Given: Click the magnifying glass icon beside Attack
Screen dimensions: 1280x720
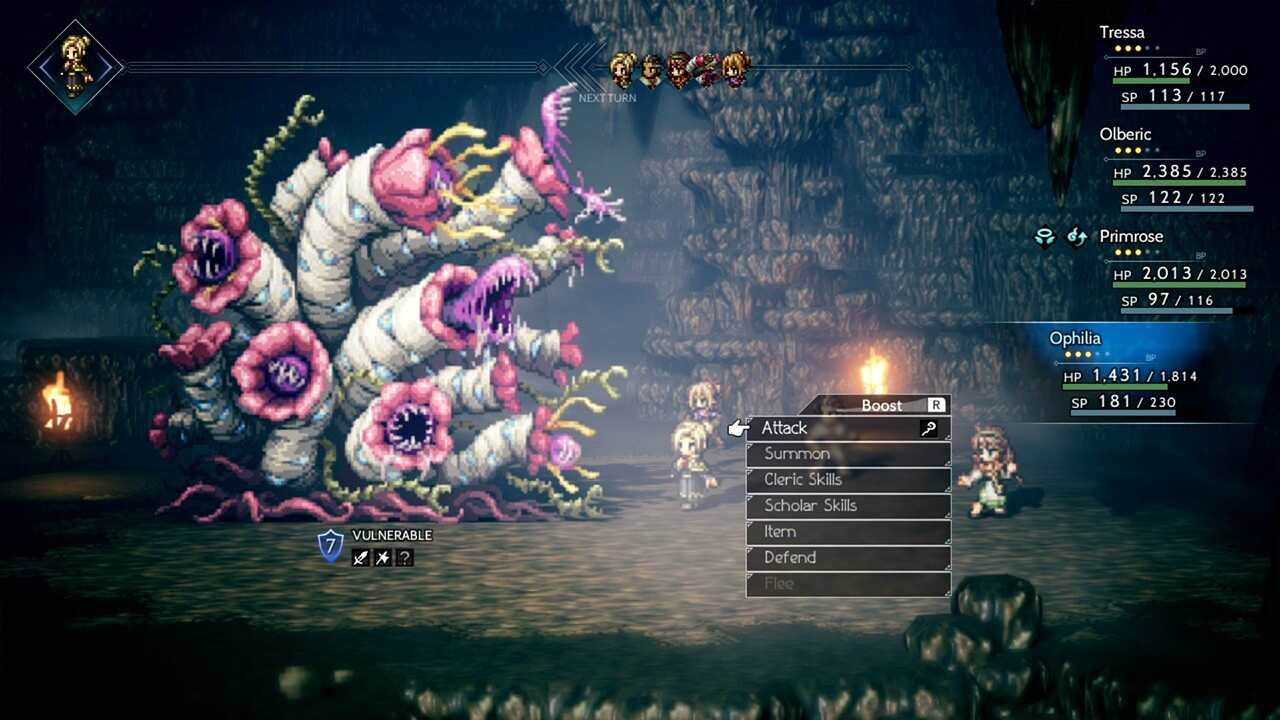Looking at the screenshot, I should coord(930,428).
